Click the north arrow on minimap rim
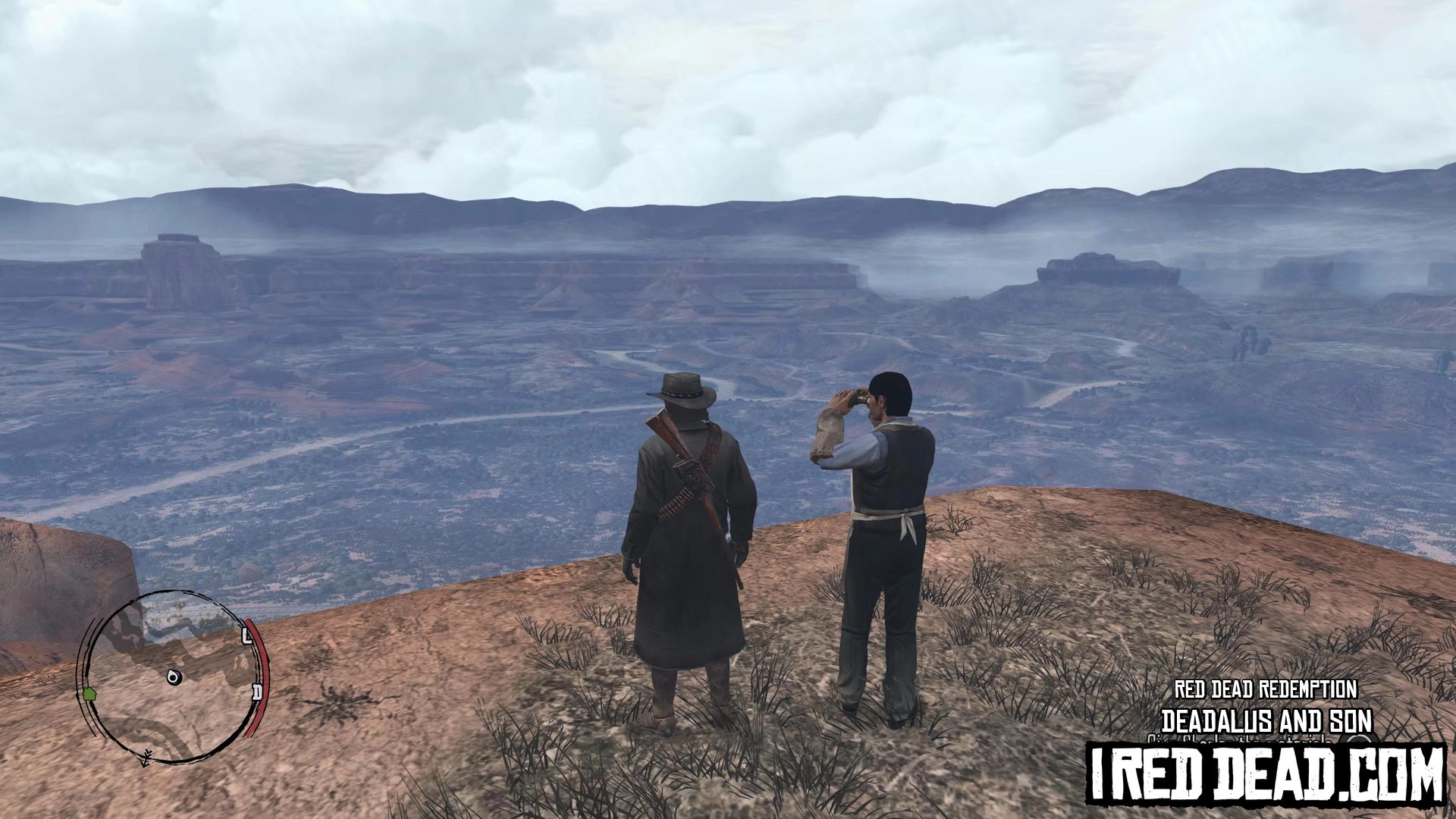1456x819 pixels. [145, 756]
